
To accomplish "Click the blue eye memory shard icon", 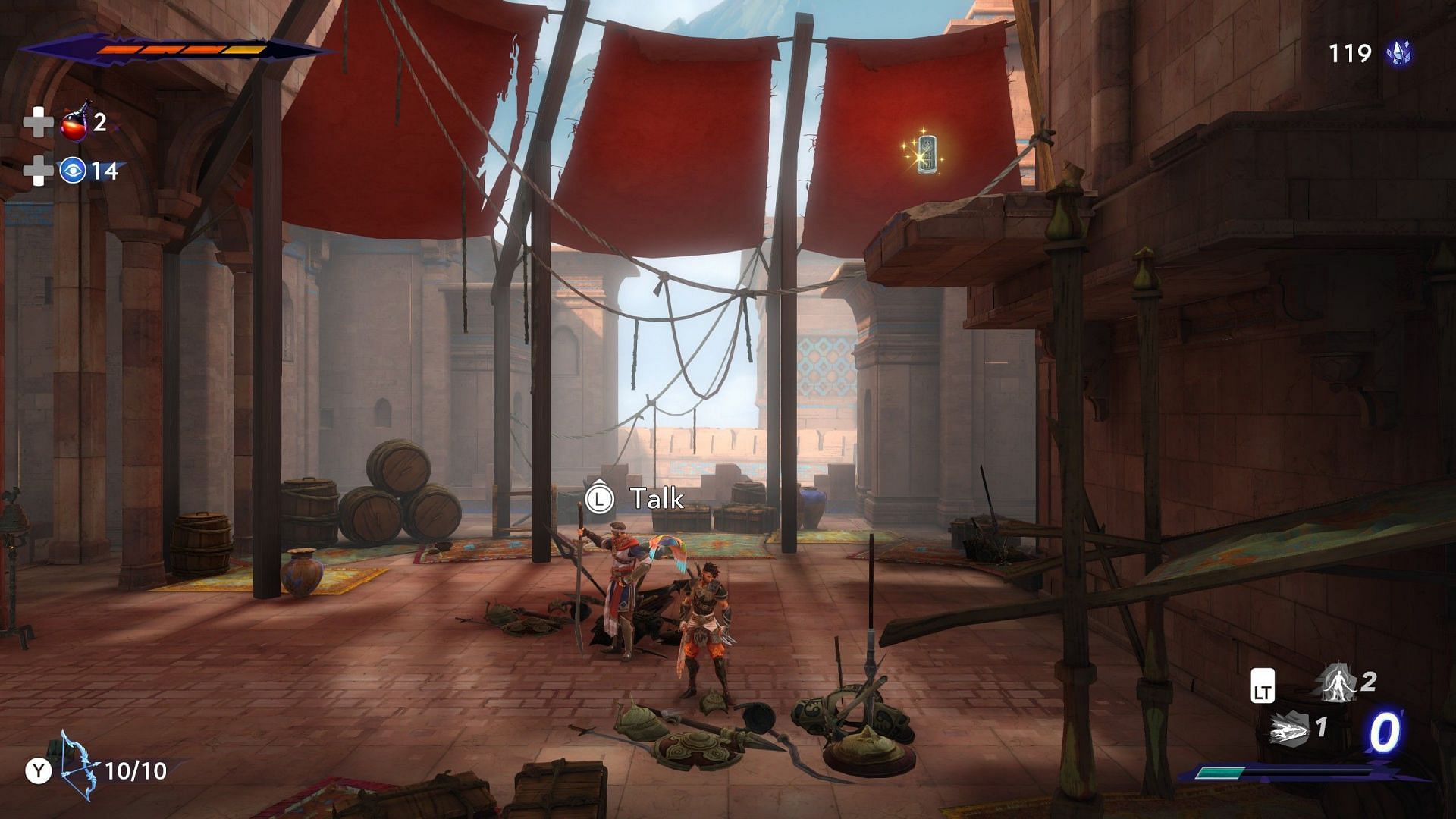I will coord(73,171).
